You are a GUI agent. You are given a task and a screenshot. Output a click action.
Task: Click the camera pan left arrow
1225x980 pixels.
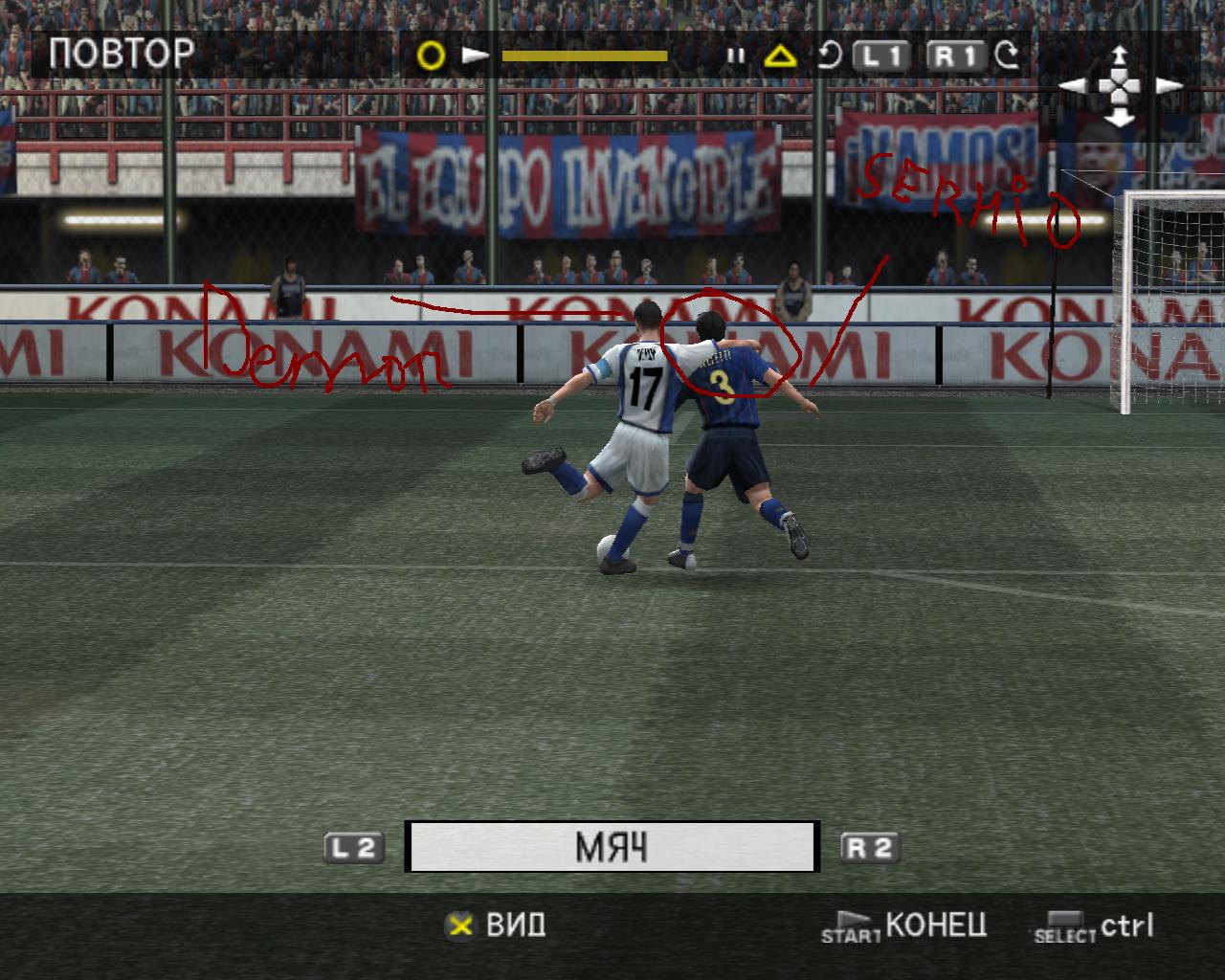coord(1072,86)
